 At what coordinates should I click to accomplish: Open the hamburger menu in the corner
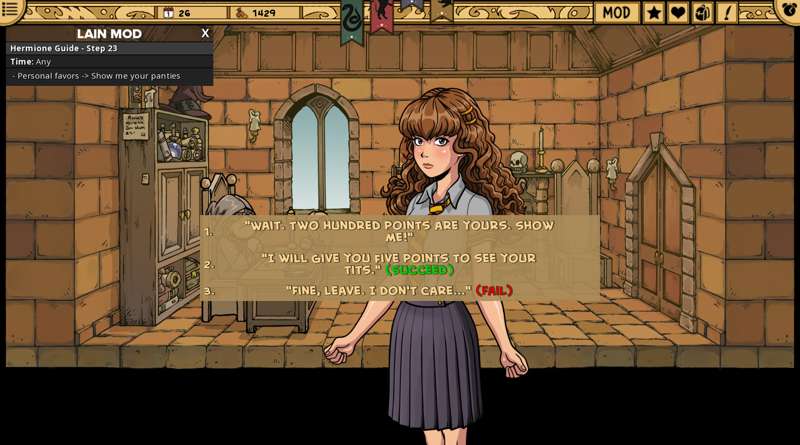tap(11, 10)
